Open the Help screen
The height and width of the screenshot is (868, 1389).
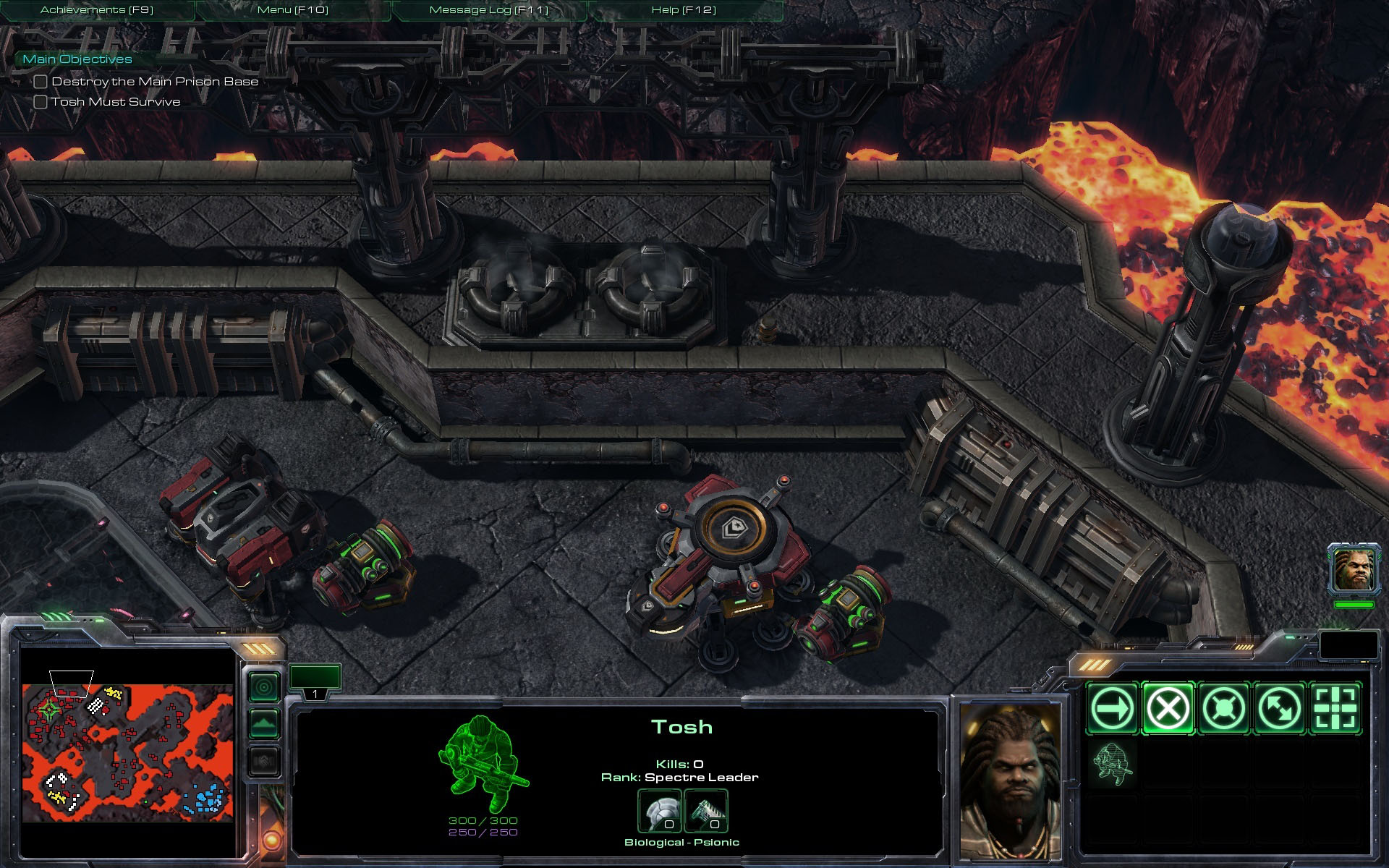[x=684, y=10]
